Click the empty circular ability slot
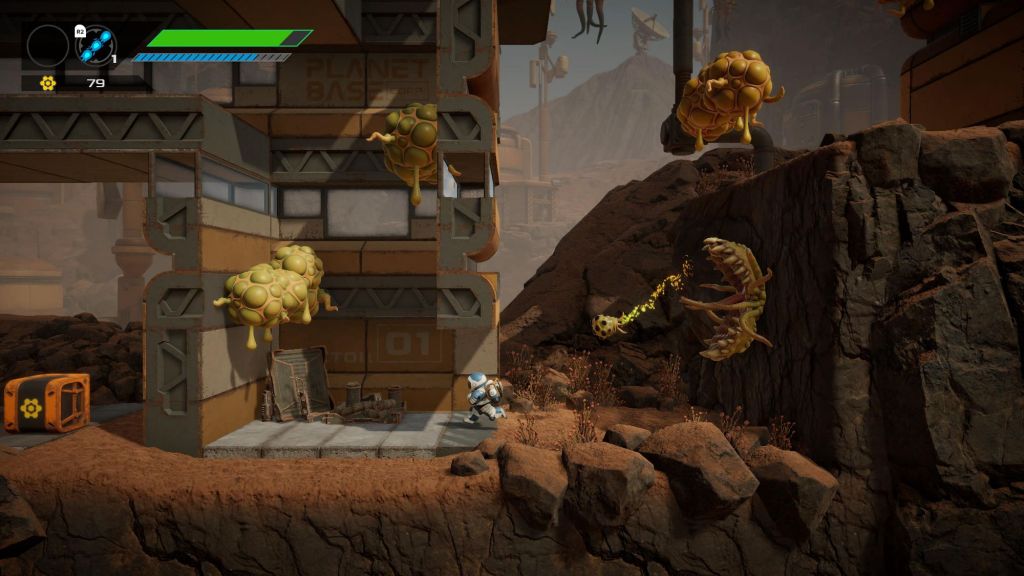This screenshot has width=1024, height=576. (x=47, y=45)
